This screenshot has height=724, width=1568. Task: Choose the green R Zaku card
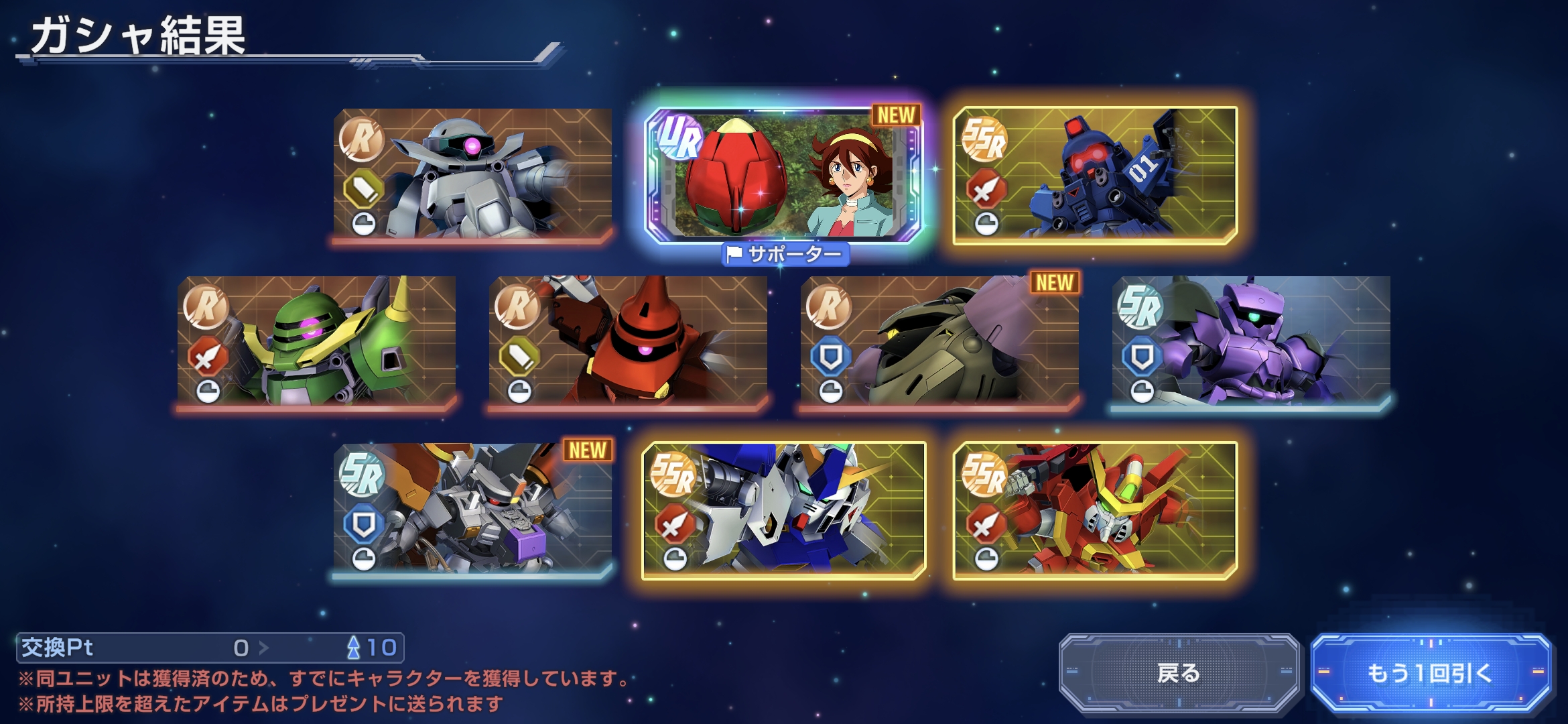coord(316,341)
